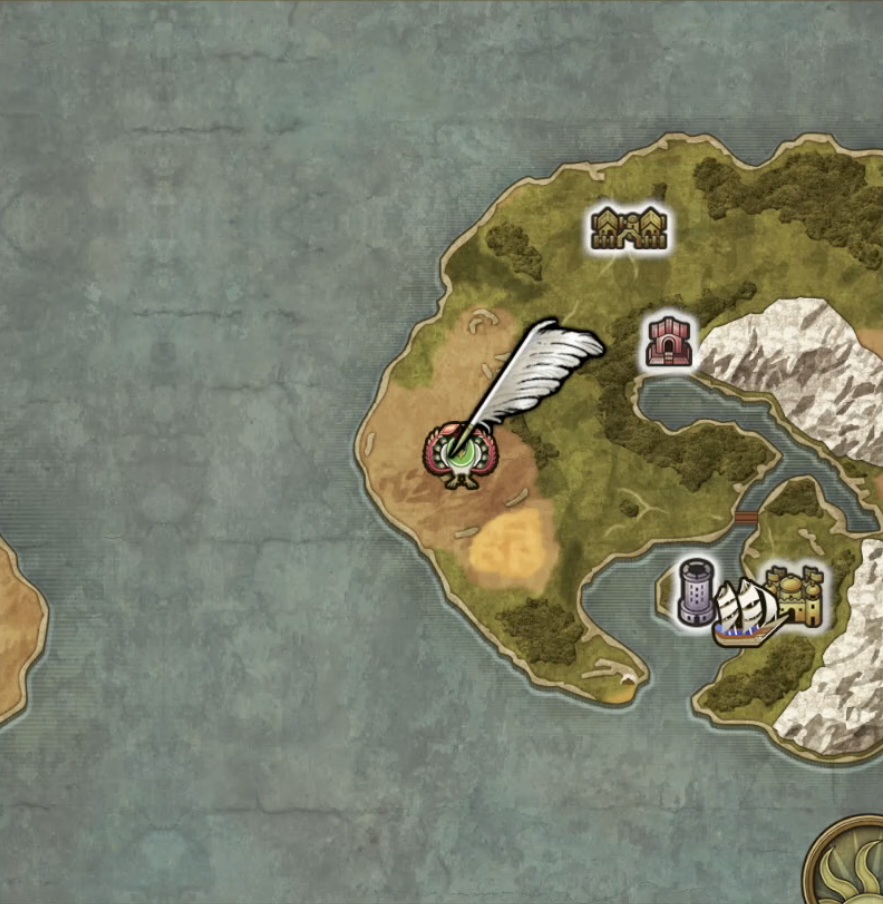
Task: Select the village houses map marker
Action: (627, 228)
